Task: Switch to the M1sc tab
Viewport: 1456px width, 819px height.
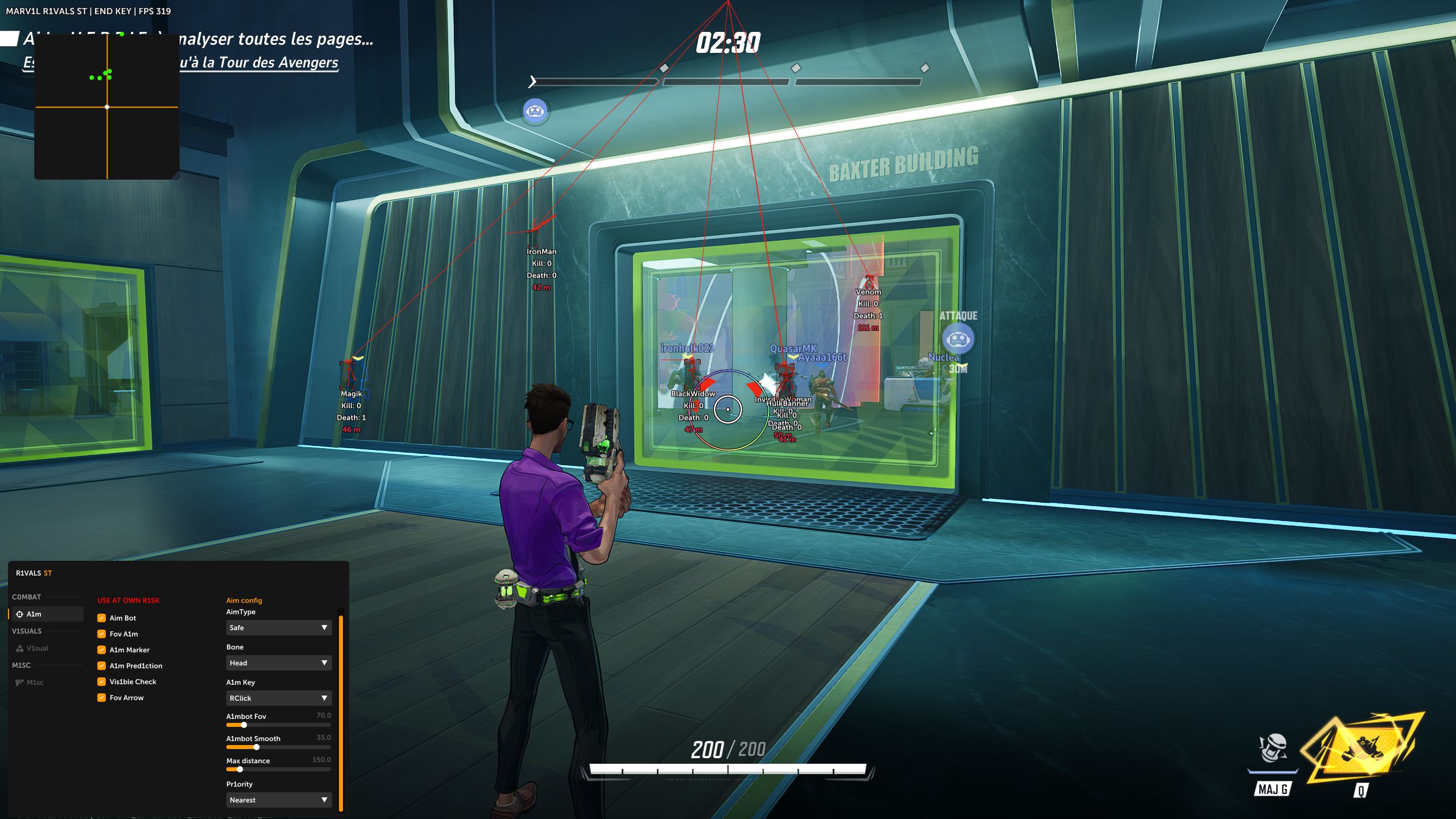Action: tap(35, 682)
